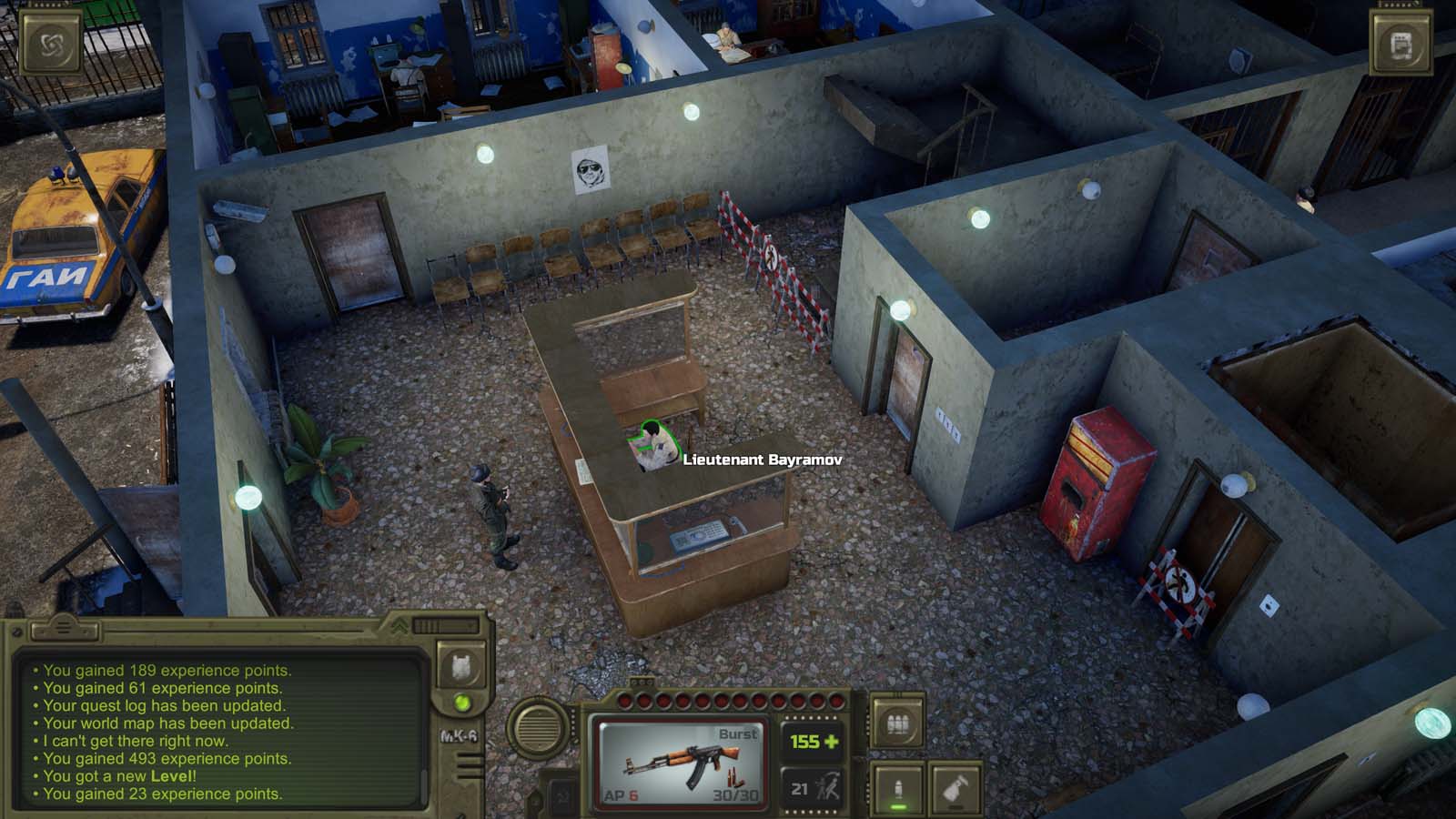Click the 155 health counter display
Image resolution: width=1456 pixels, height=819 pixels.
click(x=804, y=740)
